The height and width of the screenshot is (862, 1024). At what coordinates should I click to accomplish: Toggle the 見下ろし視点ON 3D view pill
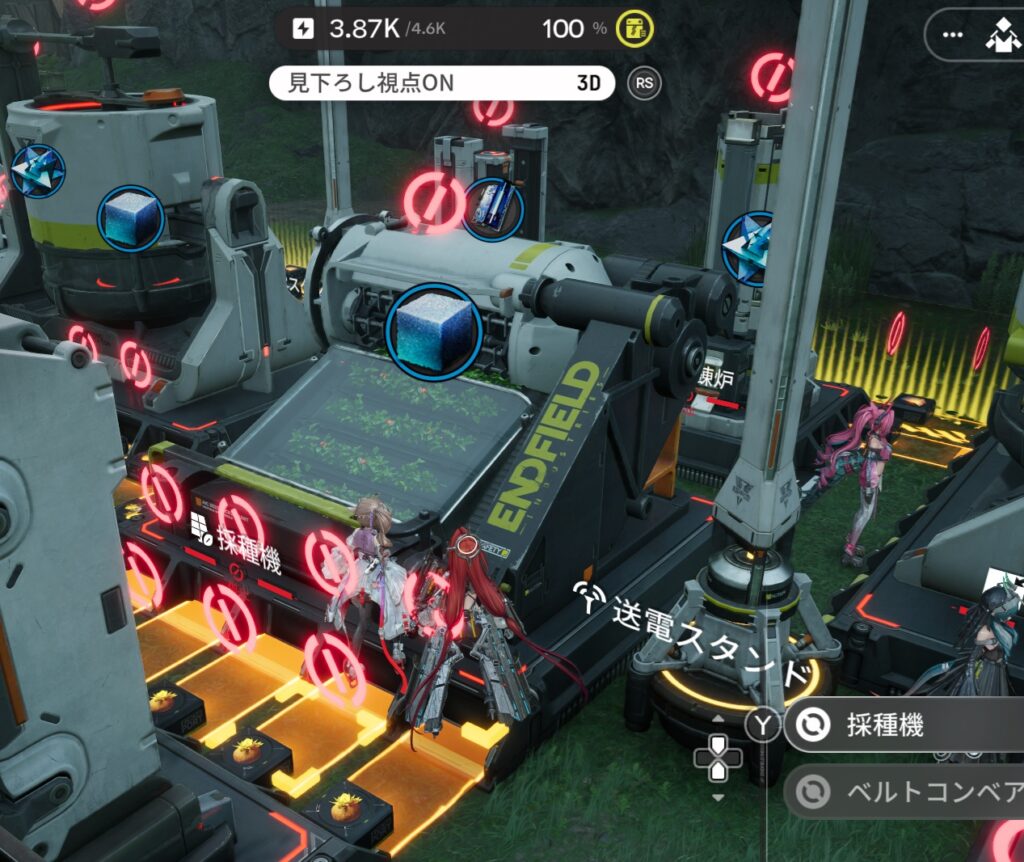pos(441,83)
